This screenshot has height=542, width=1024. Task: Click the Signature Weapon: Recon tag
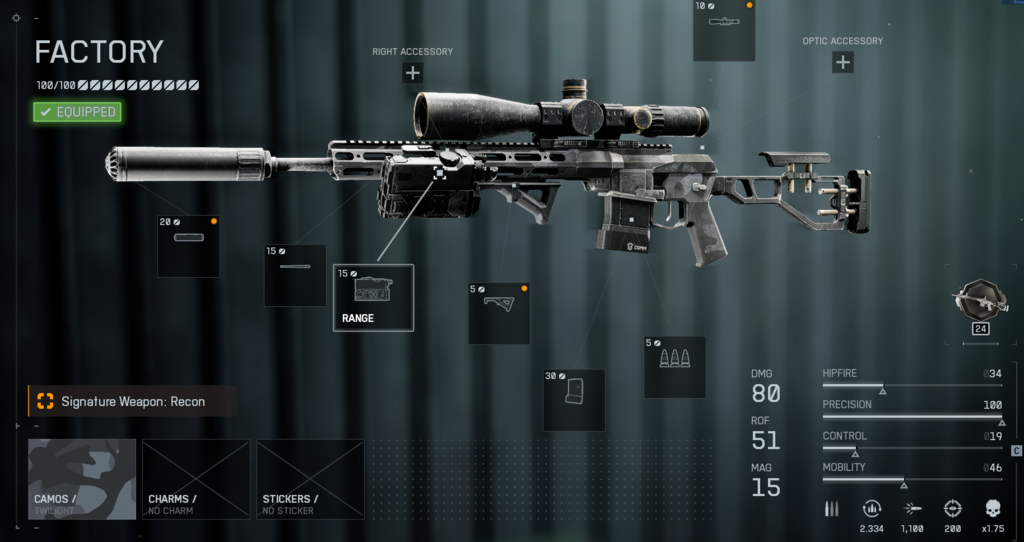[132, 401]
